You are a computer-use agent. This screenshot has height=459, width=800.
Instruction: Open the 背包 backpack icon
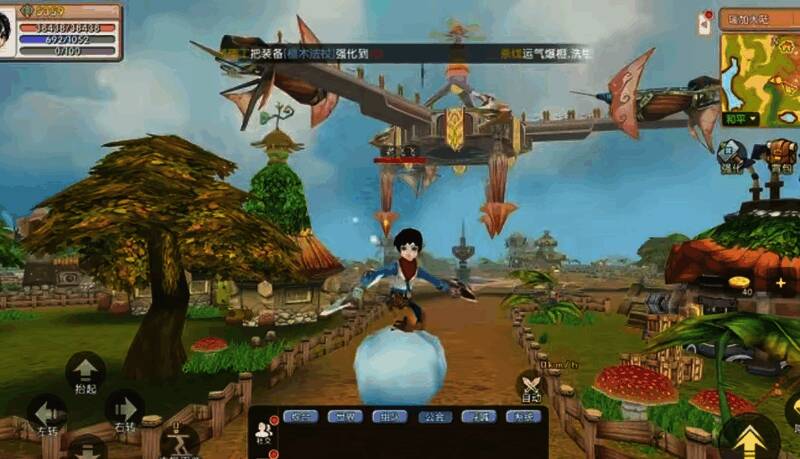(x=781, y=155)
